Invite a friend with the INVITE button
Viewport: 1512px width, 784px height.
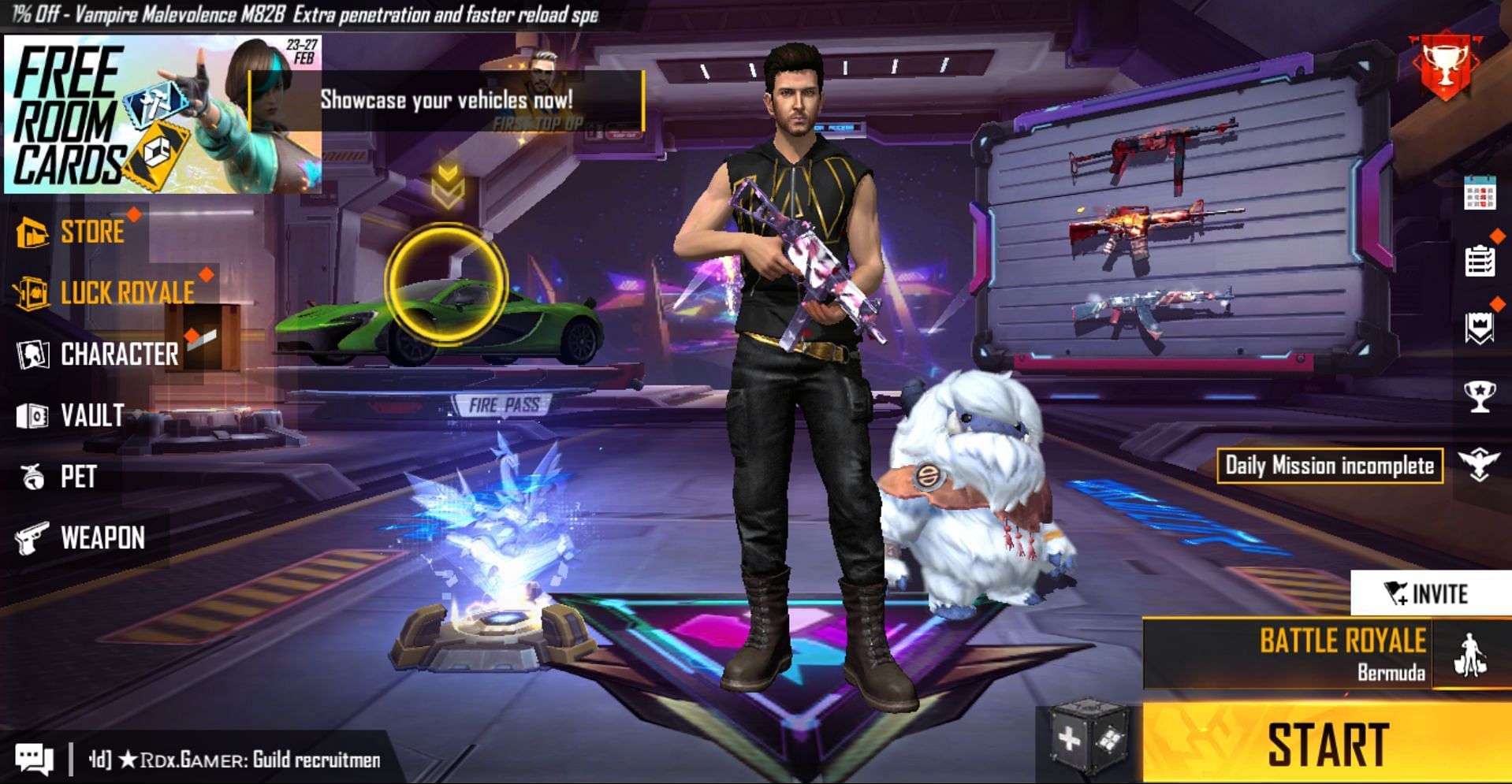[1428, 593]
